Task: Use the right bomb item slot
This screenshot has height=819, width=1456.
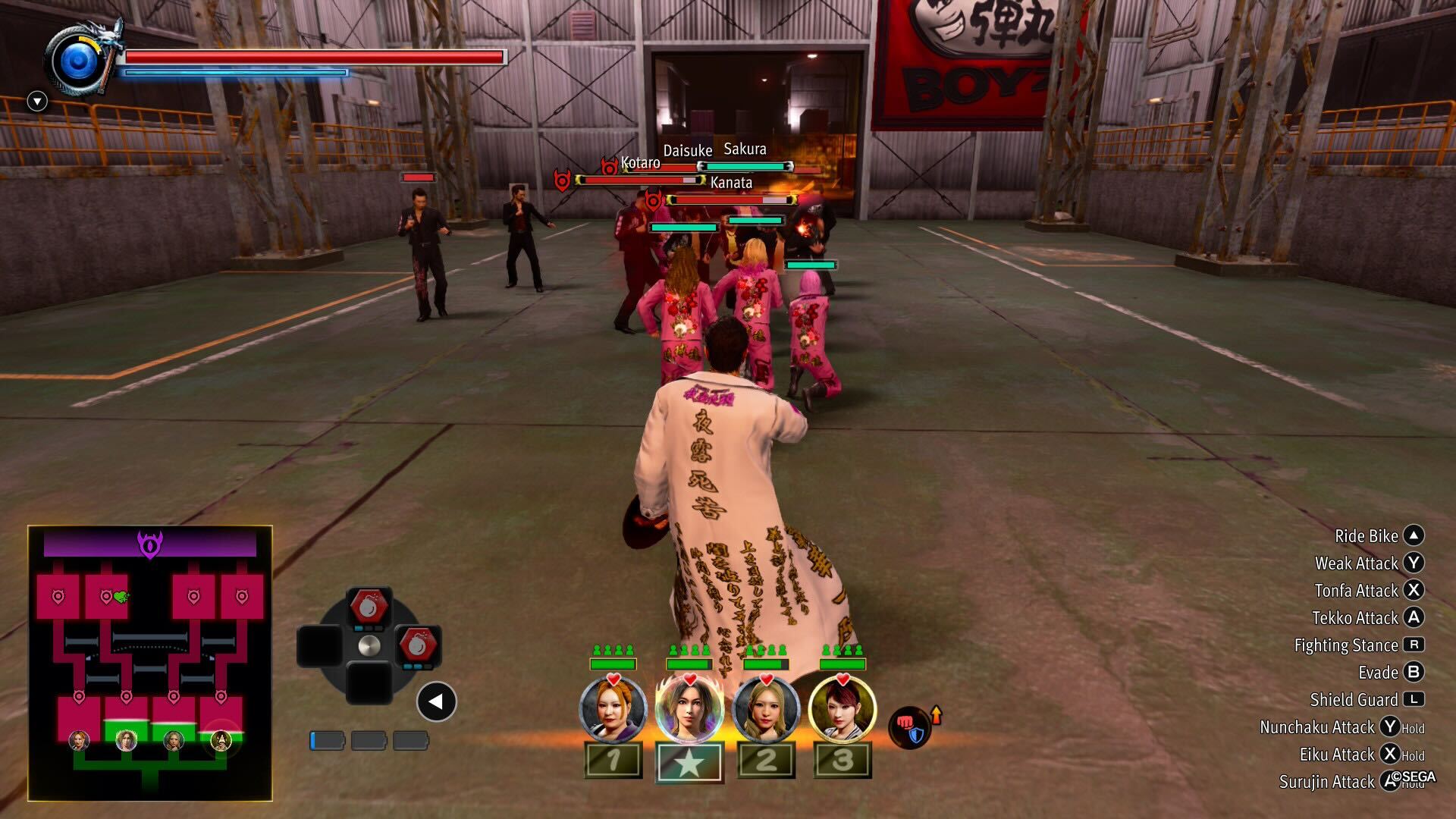Action: pyautogui.click(x=416, y=646)
